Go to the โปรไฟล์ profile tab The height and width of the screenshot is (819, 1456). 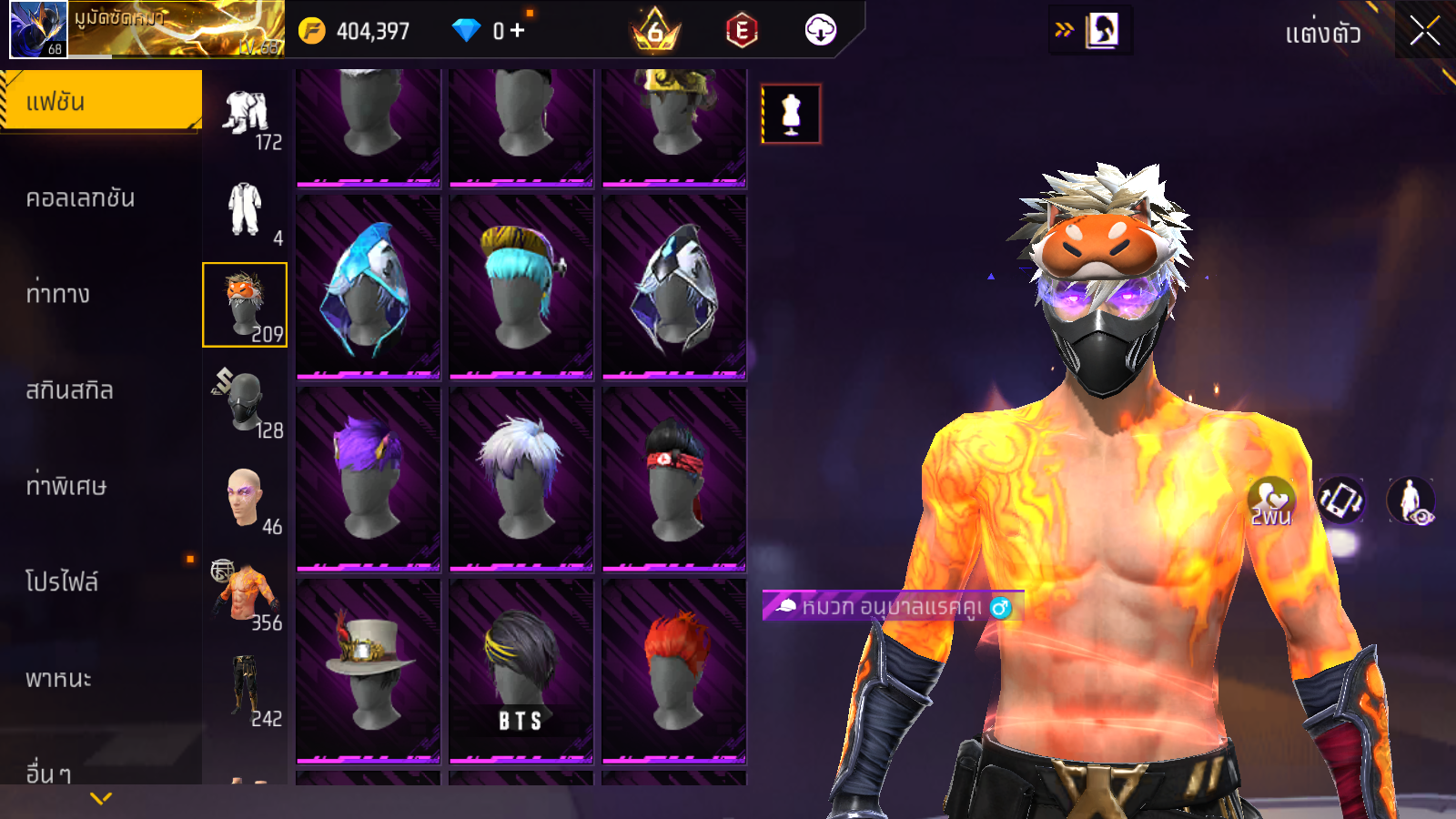pyautogui.click(x=62, y=582)
